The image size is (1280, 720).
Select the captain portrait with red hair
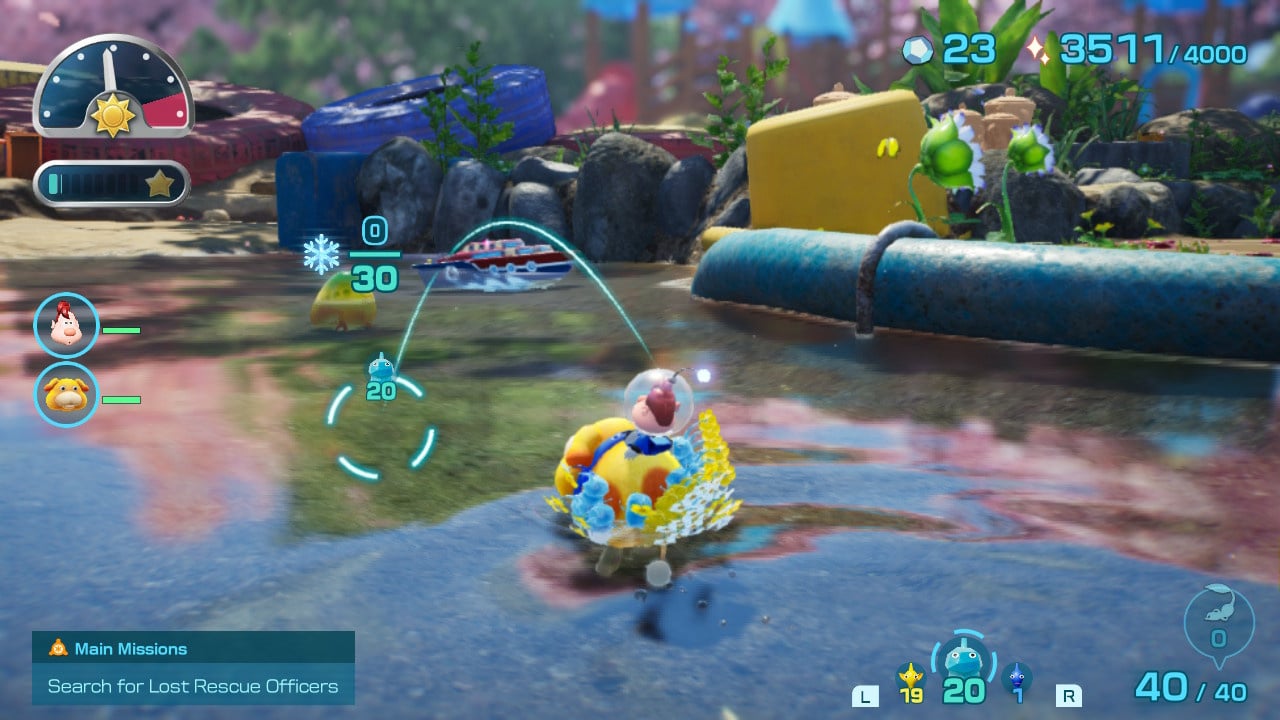67,325
